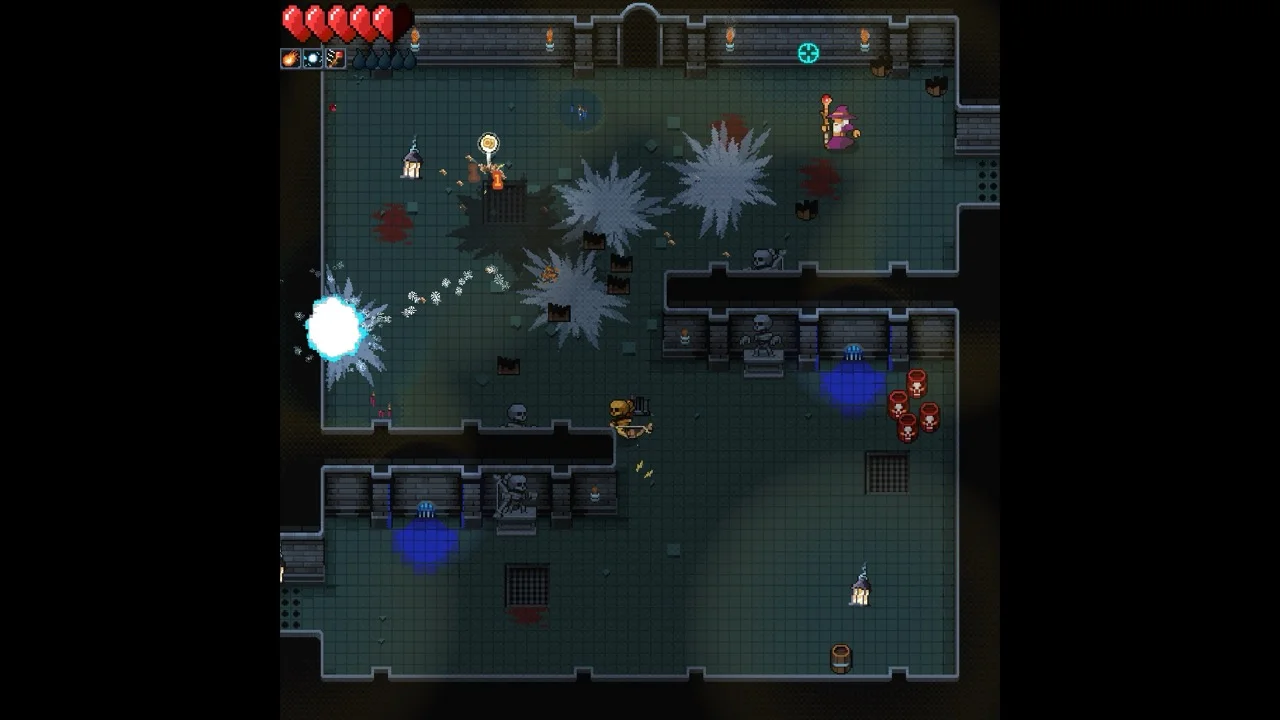Activate the ice orb spell icon

coord(313,59)
